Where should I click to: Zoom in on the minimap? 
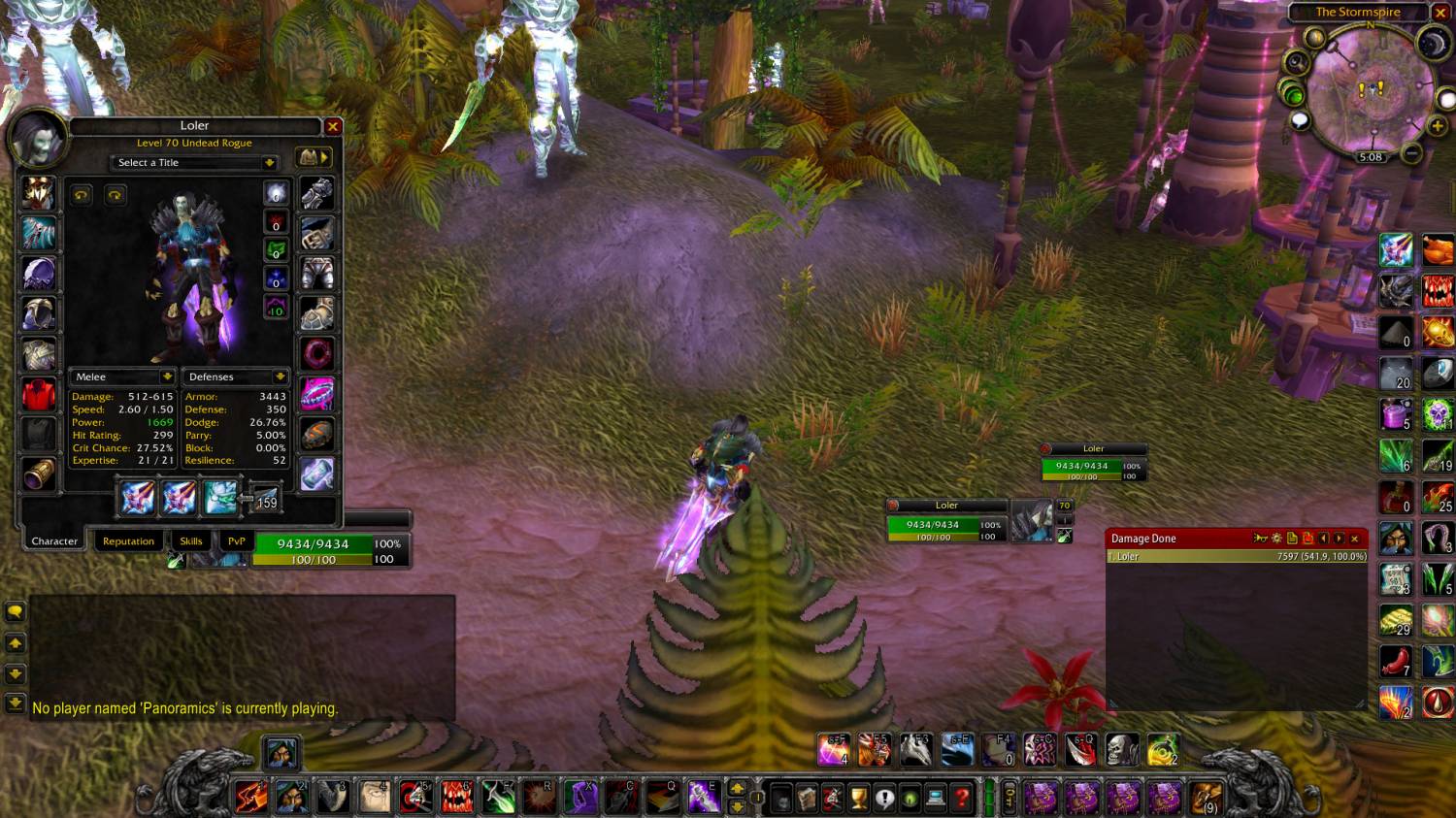[1437, 126]
